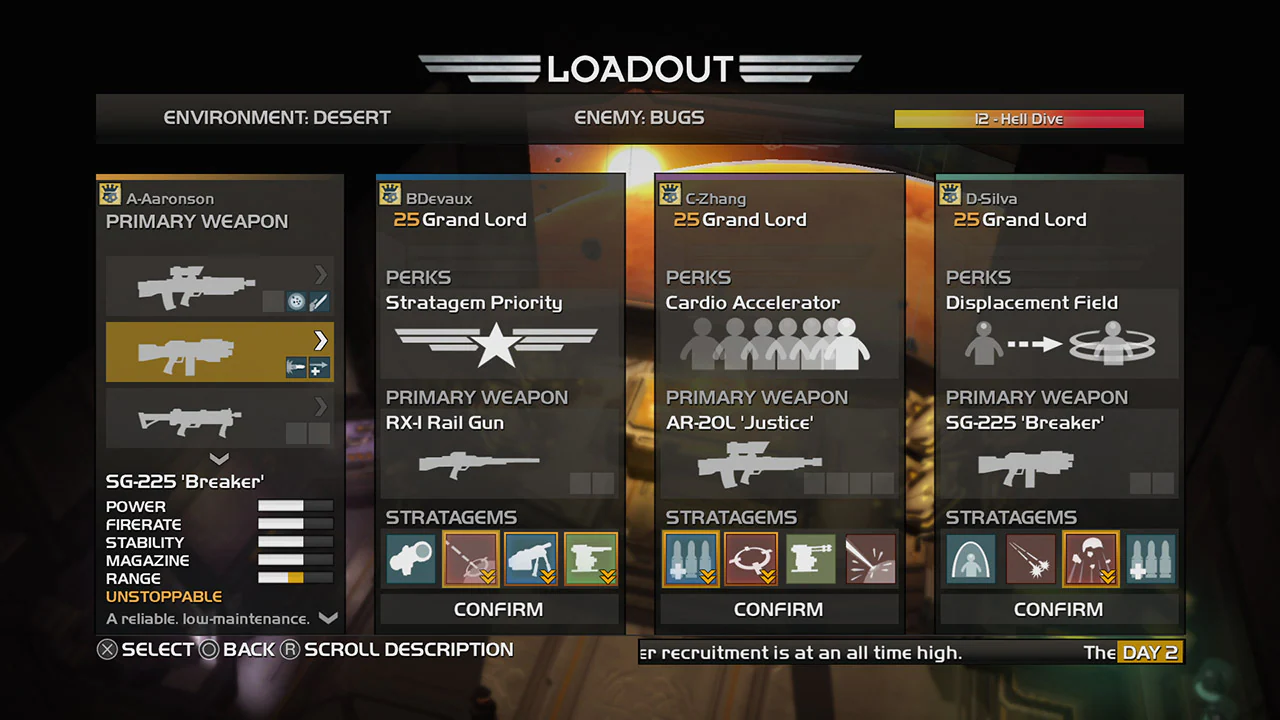Select C-Zhang's resupply ammunition stratagem
Screen dimensions: 1280x720
coord(690,559)
